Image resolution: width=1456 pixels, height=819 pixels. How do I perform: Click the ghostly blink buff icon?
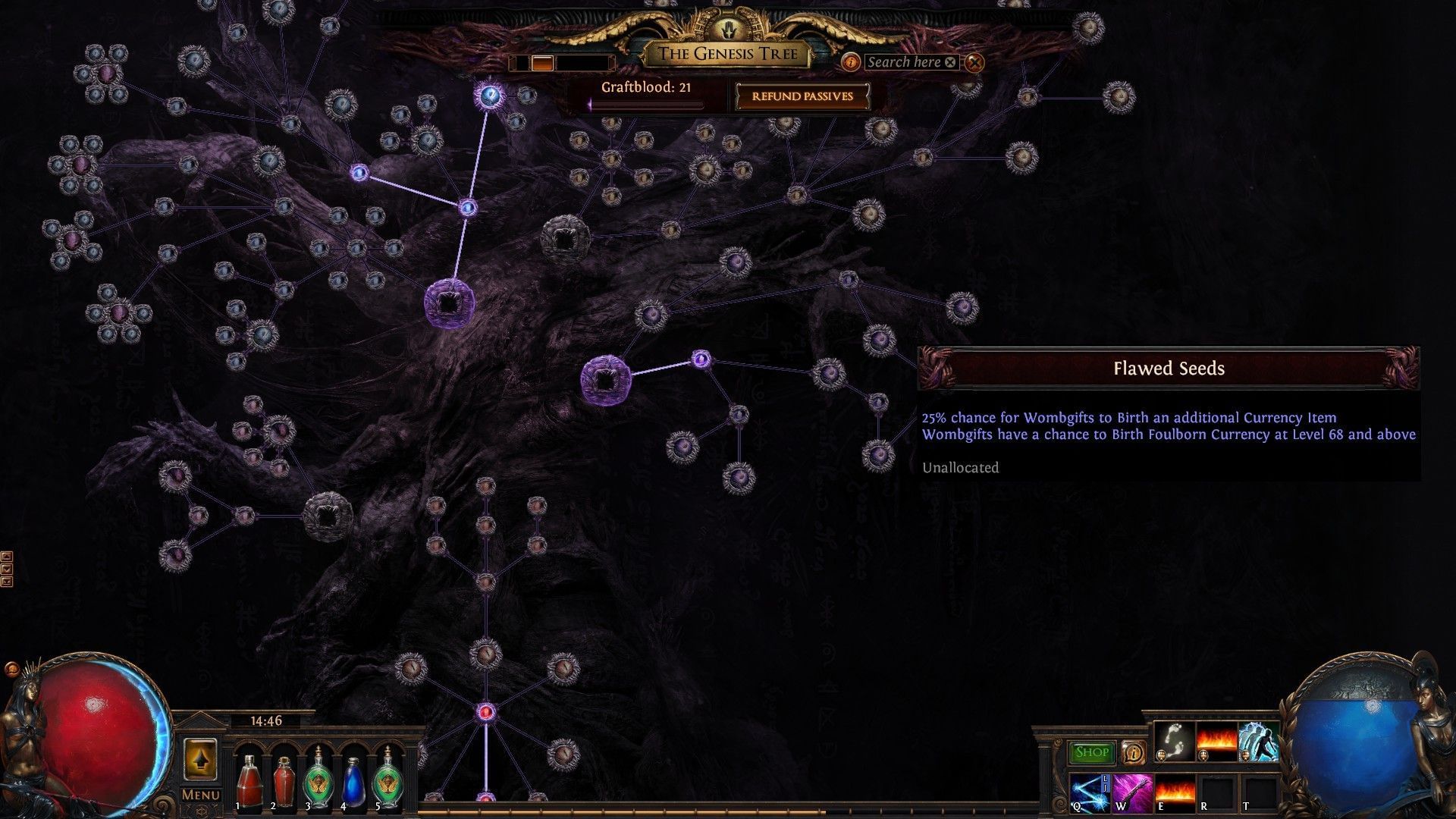[1259, 741]
